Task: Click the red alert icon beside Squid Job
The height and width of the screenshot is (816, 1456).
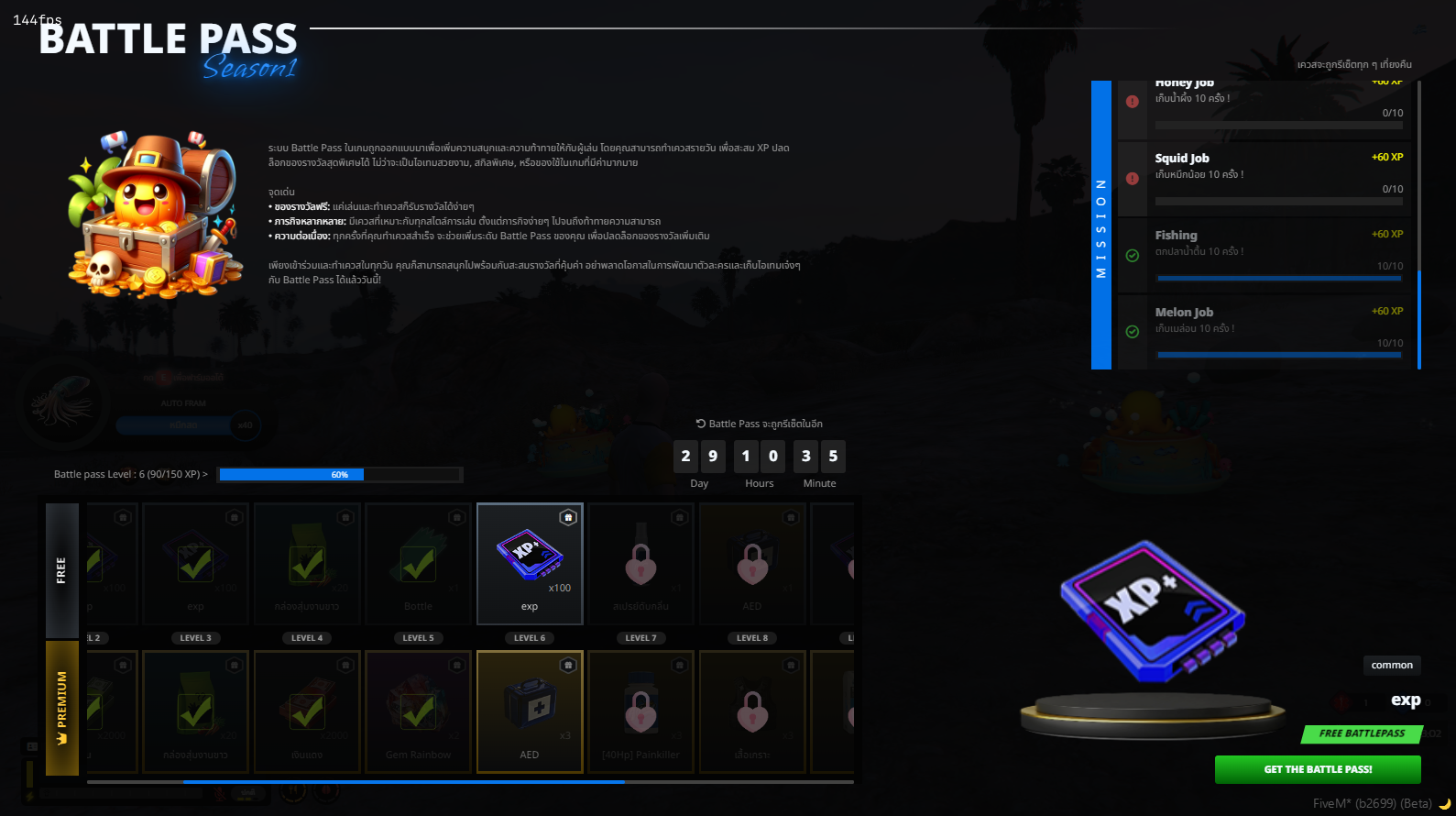Action: click(x=1133, y=180)
